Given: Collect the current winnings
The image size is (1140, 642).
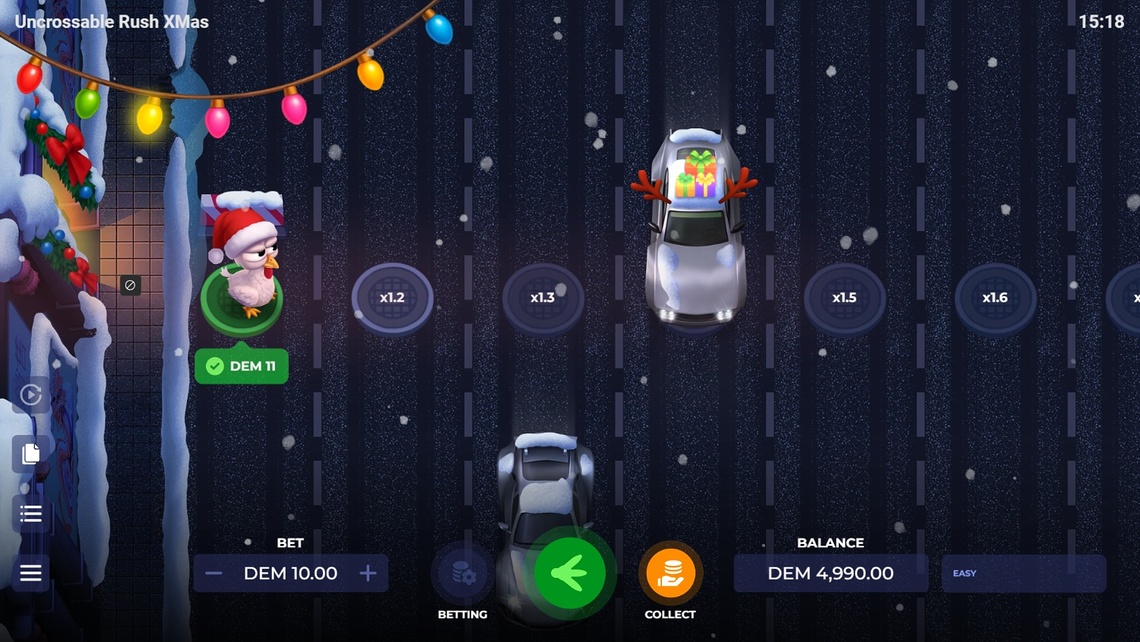Looking at the screenshot, I should [x=670, y=574].
